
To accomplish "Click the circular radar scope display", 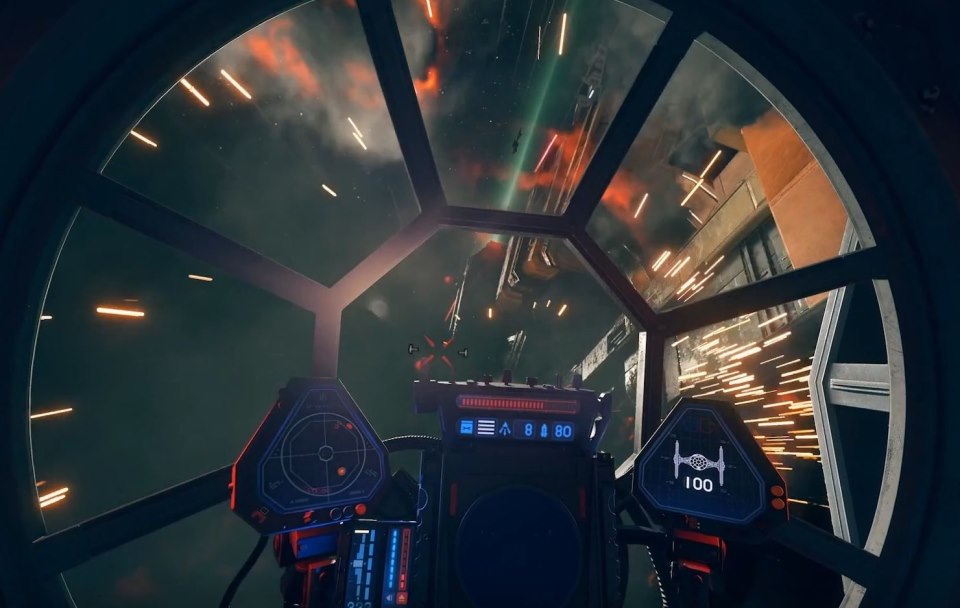I will 325,453.
